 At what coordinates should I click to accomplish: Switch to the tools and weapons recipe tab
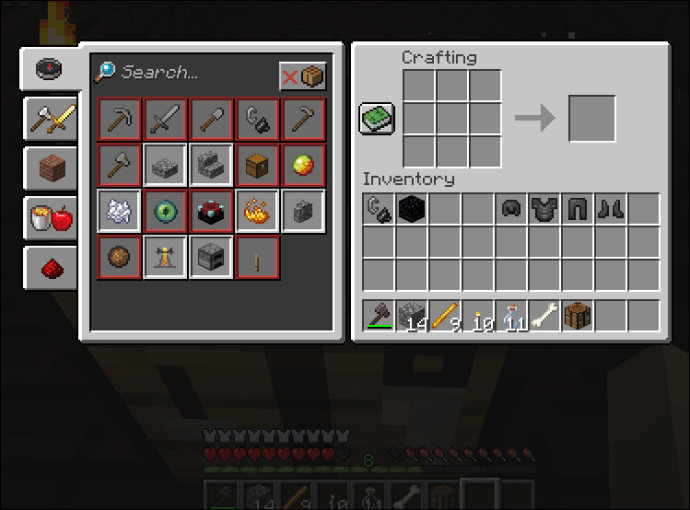click(48, 118)
